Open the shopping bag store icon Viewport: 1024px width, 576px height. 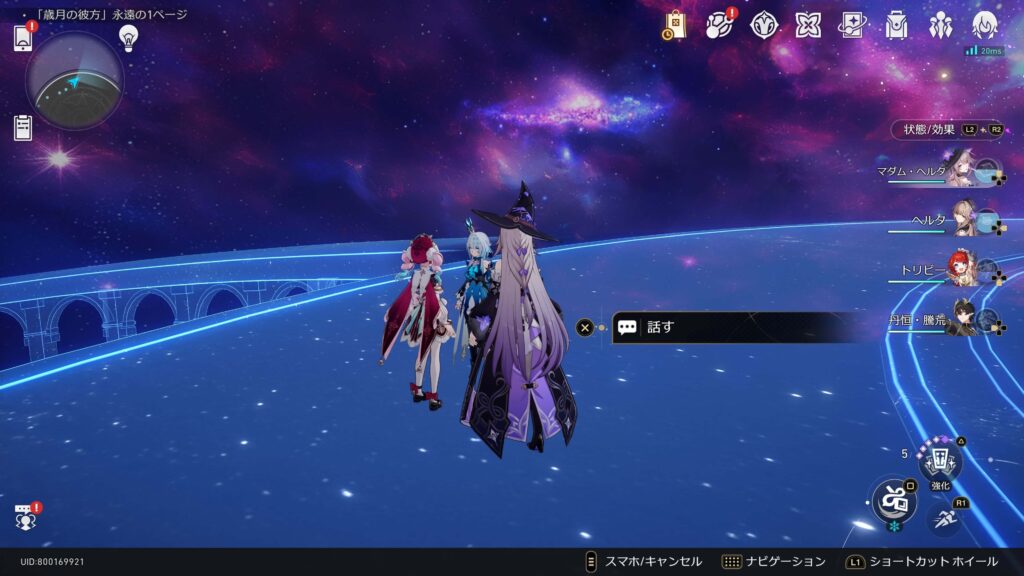pos(674,26)
